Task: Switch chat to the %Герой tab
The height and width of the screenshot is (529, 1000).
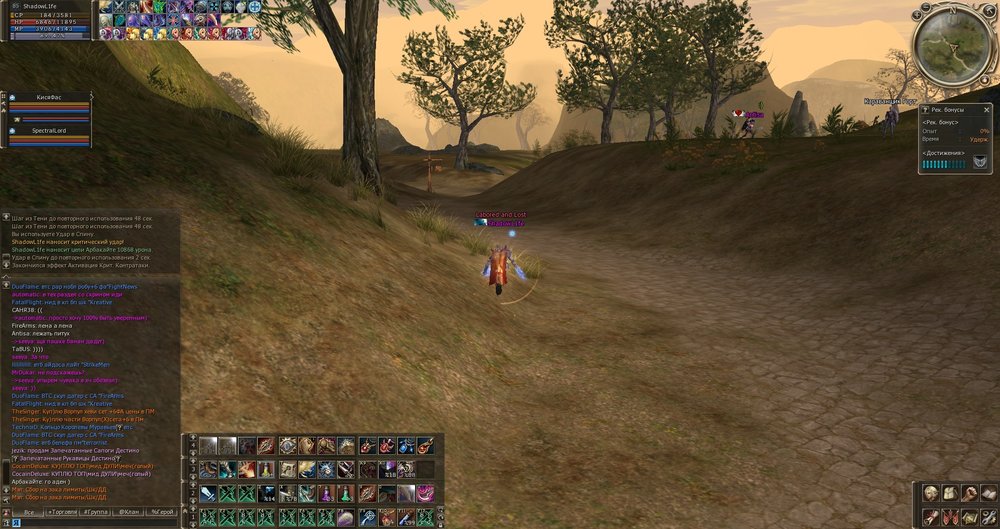Action: pyautogui.click(x=161, y=511)
